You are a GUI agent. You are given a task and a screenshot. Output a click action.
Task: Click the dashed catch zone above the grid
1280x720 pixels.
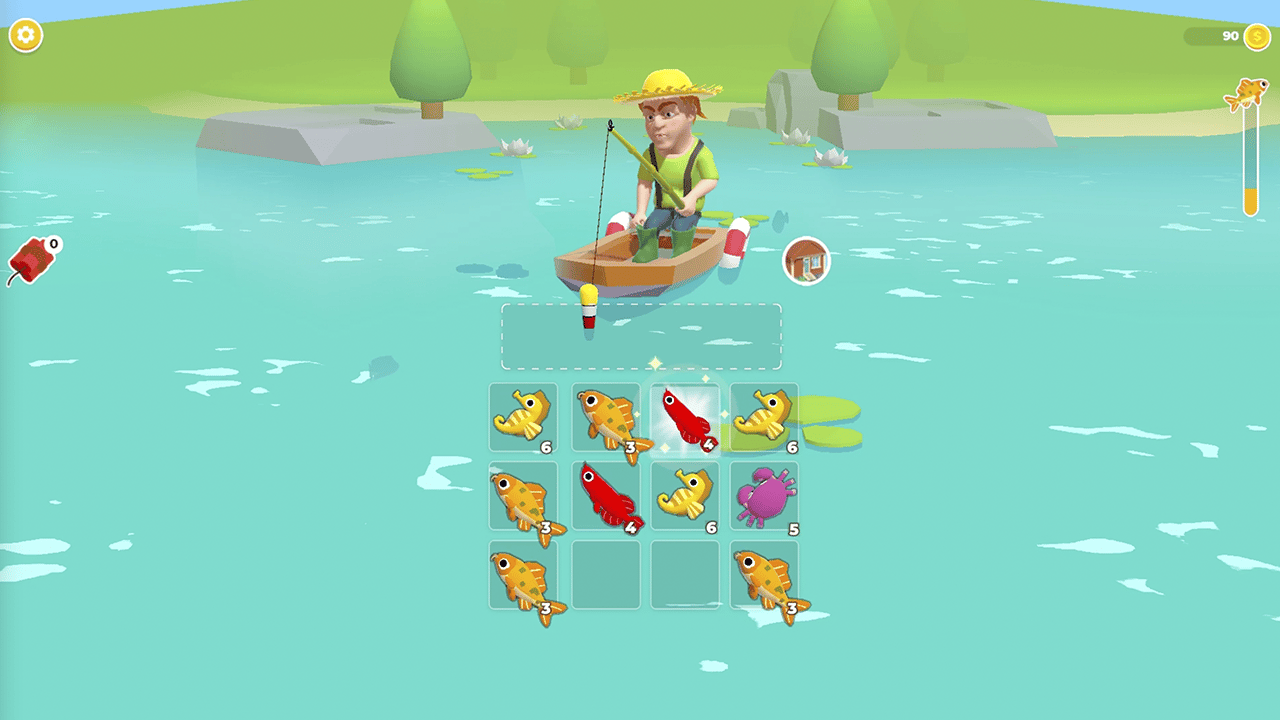[640, 336]
